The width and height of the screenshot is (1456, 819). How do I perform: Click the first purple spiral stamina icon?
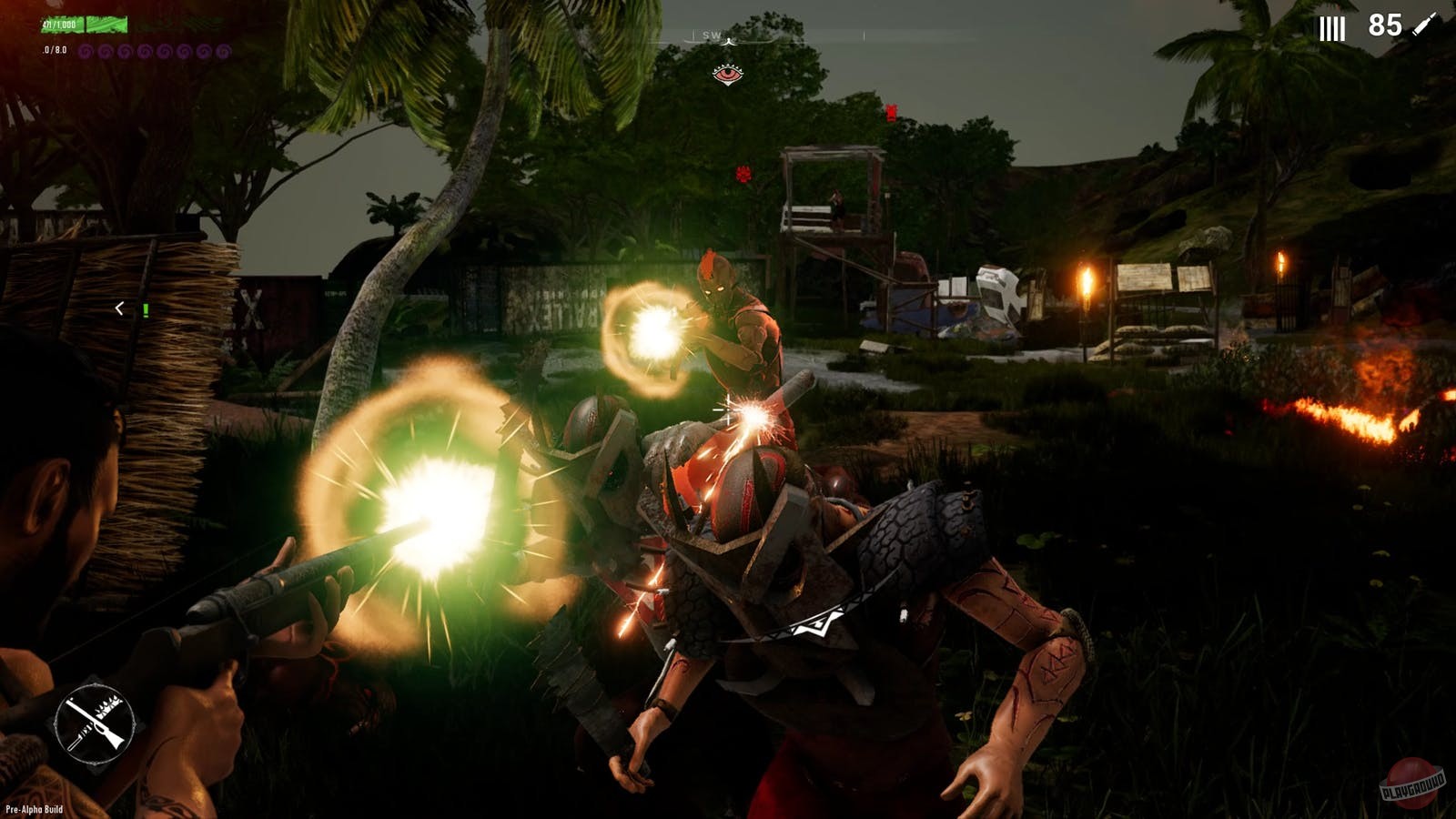click(x=86, y=51)
